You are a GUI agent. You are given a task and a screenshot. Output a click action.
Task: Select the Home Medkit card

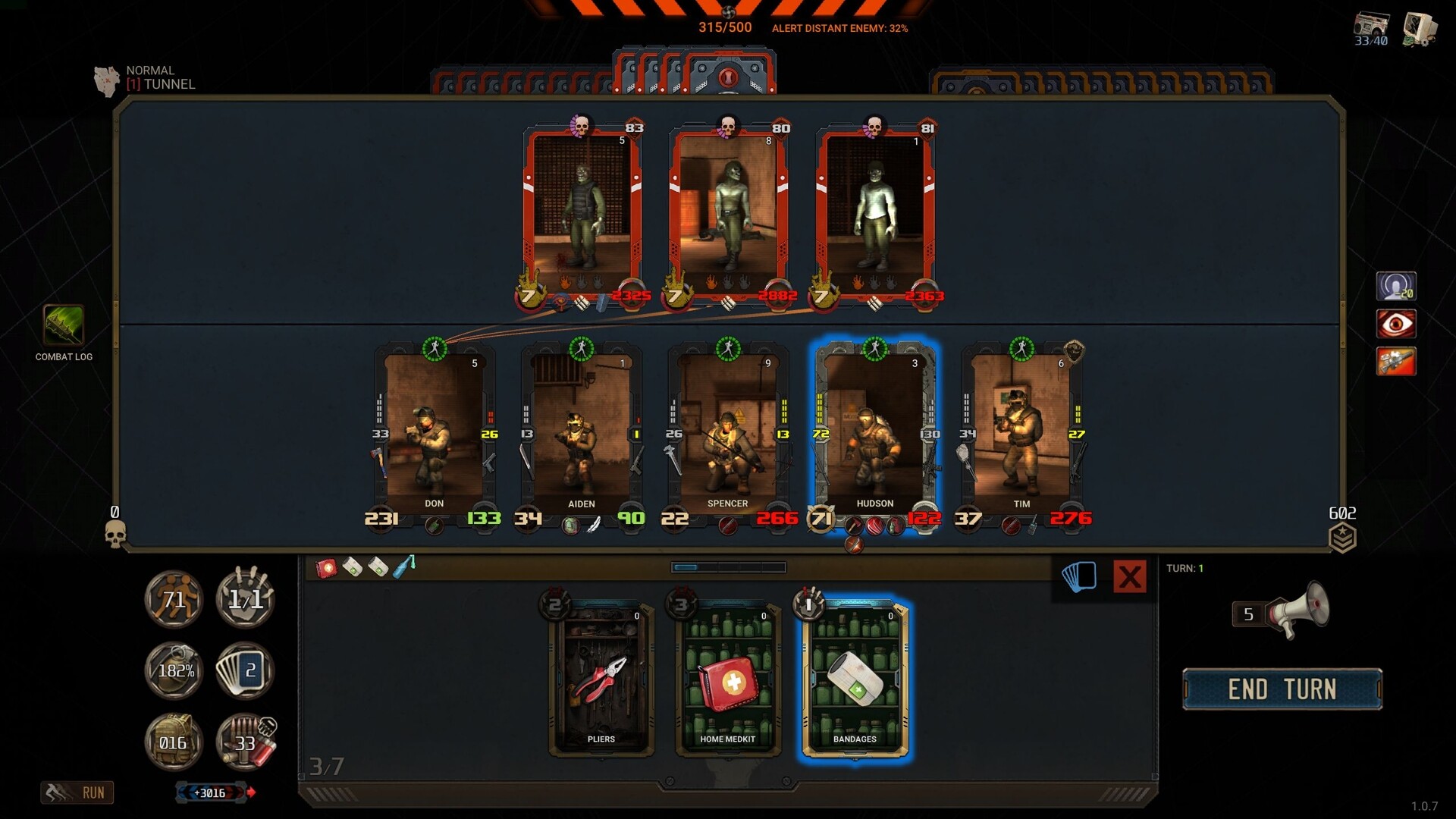click(x=728, y=679)
